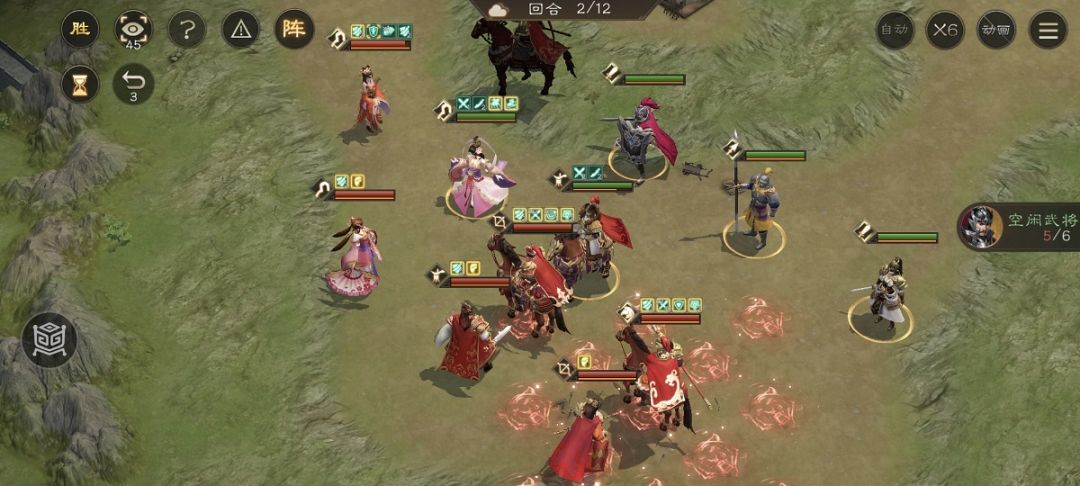Toggle 自动 auto-battle mode
The height and width of the screenshot is (486, 1080).
click(895, 30)
